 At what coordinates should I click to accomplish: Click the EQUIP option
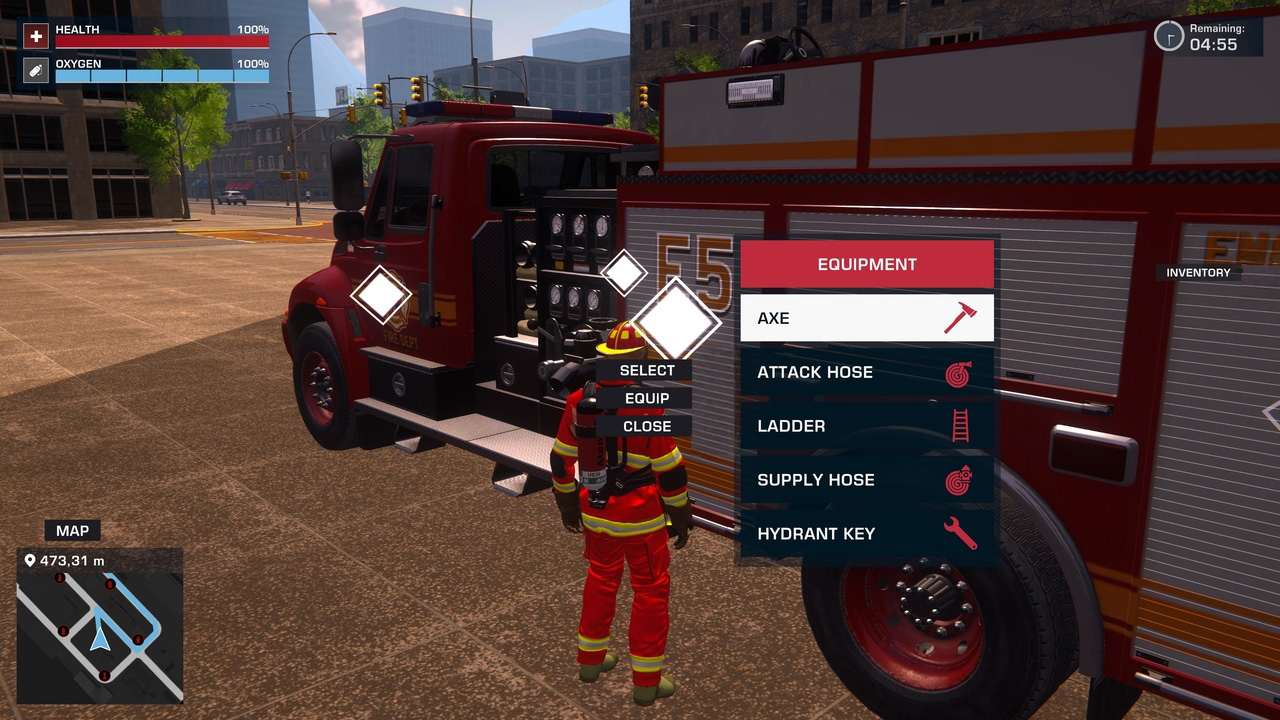[648, 398]
